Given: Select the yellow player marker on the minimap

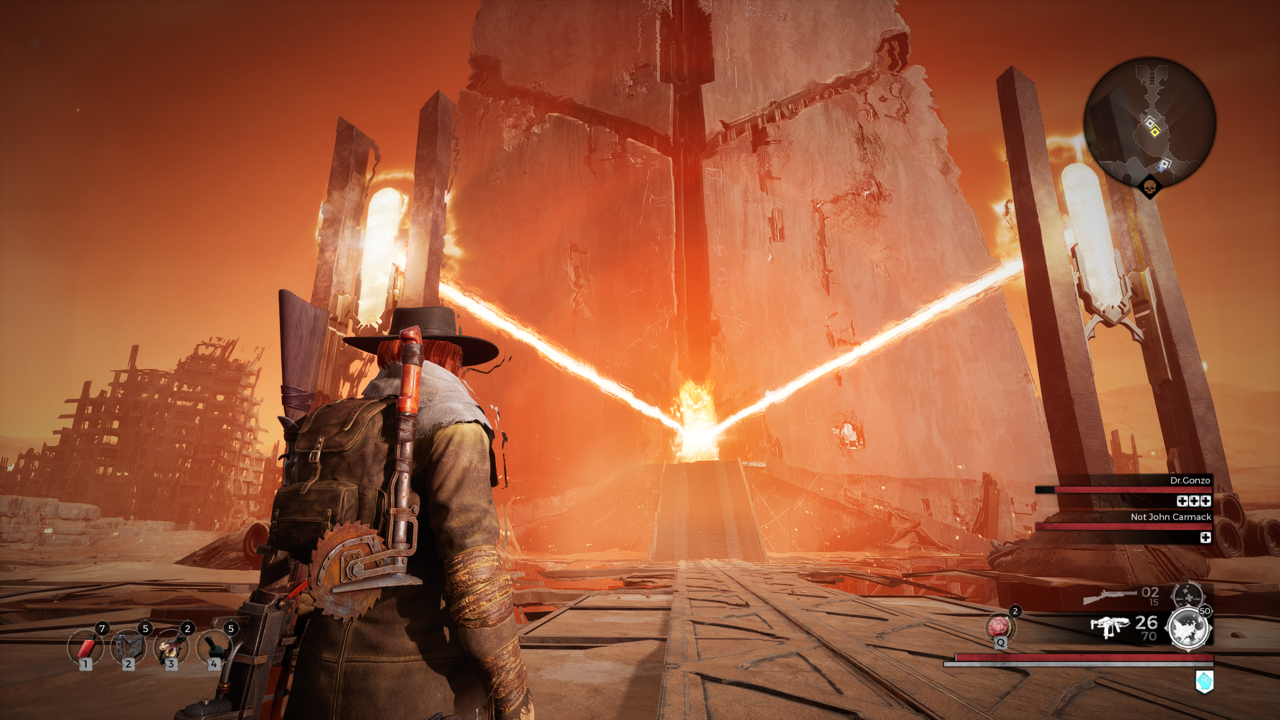Looking at the screenshot, I should (x=1152, y=125).
